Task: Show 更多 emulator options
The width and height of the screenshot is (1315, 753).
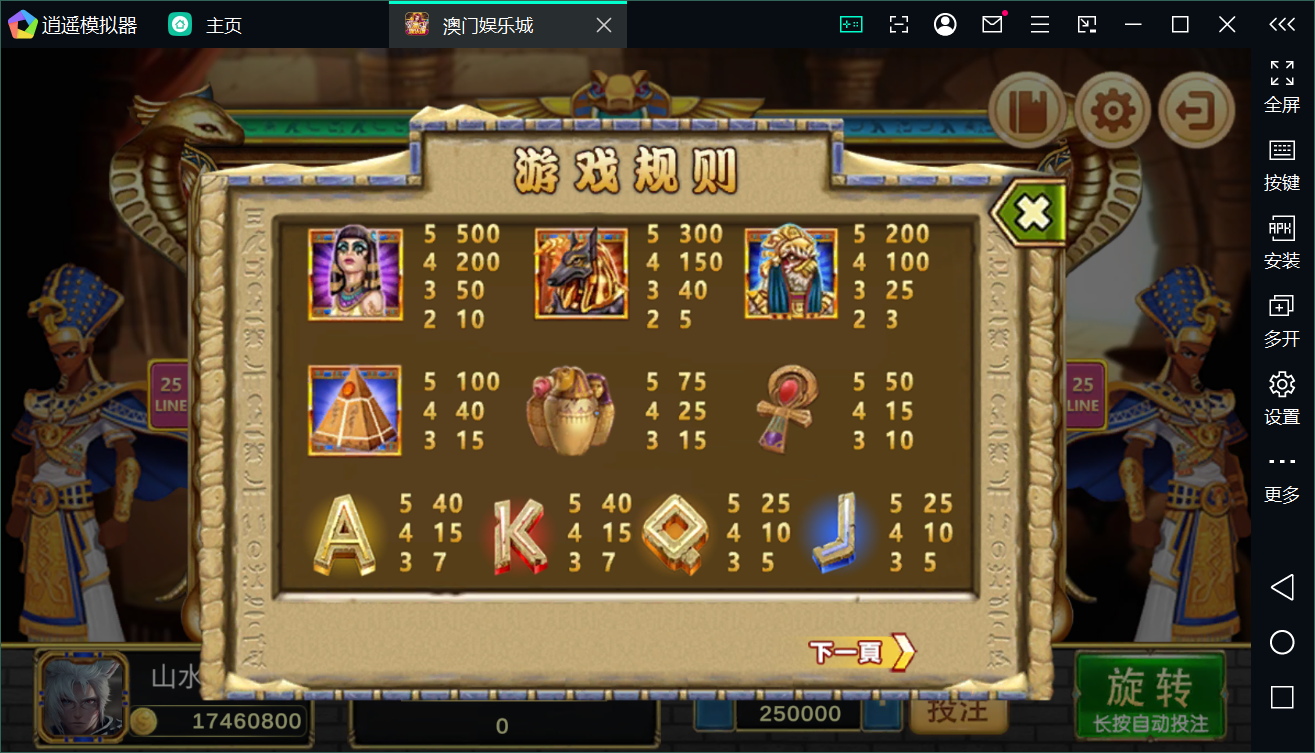Action: coord(1281,476)
